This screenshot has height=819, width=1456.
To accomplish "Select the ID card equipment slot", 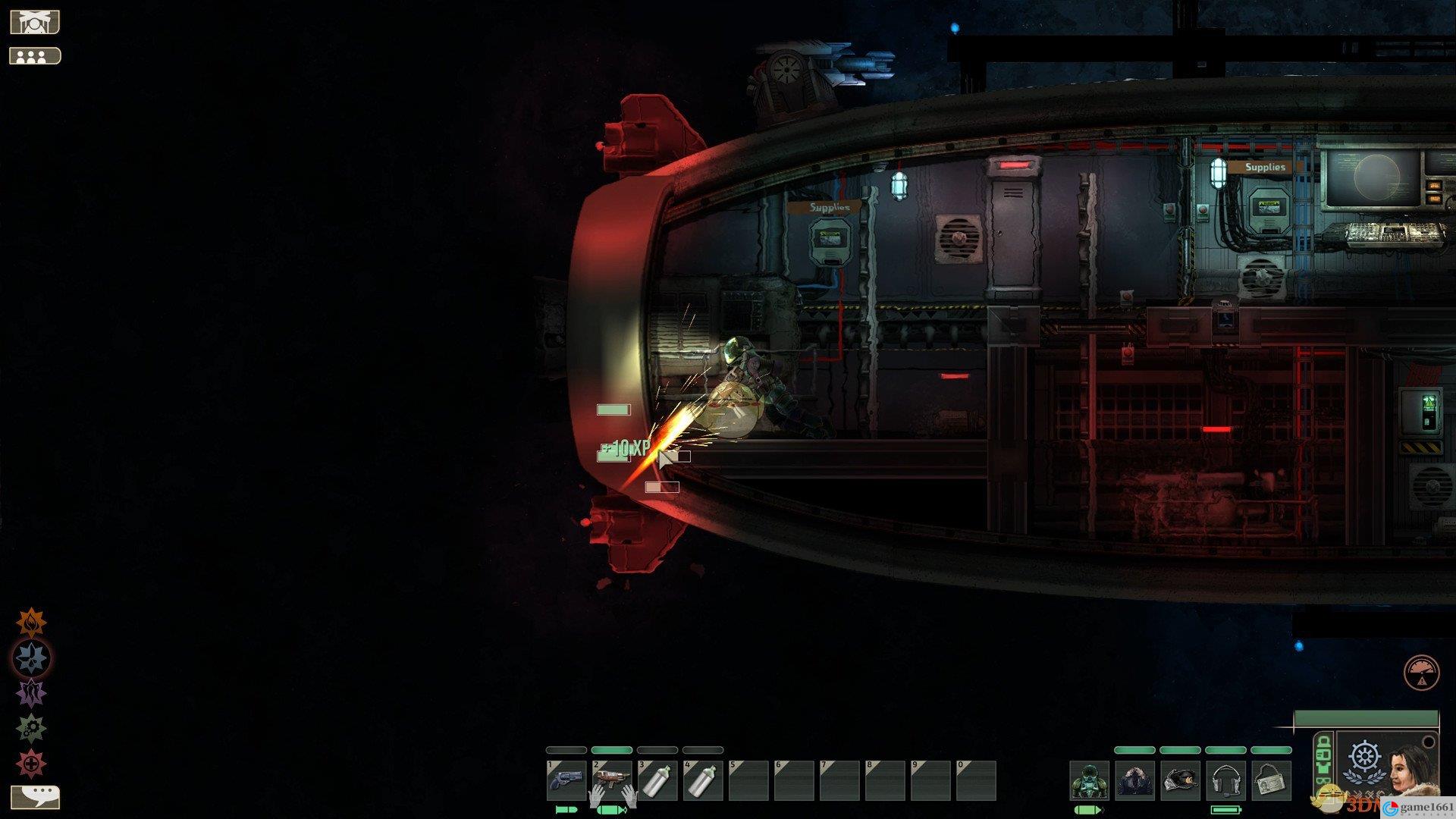I will (1271, 781).
